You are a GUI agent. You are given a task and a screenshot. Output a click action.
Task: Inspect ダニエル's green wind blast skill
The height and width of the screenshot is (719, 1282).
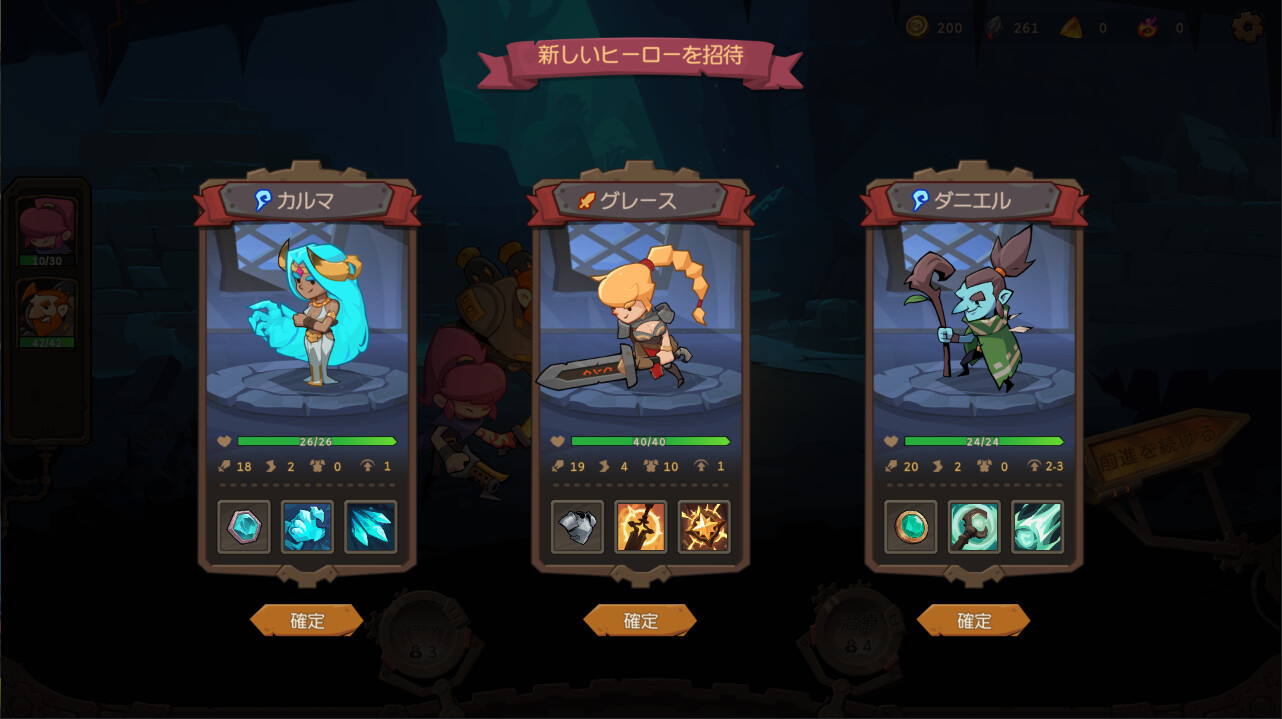1037,527
